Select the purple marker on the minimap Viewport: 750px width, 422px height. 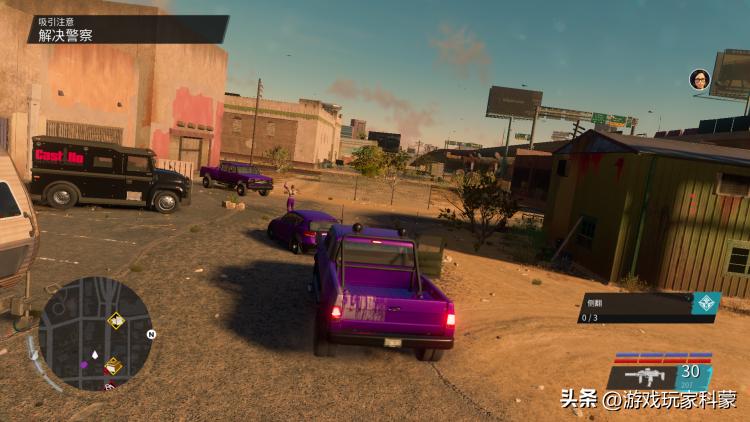[x=84, y=365]
